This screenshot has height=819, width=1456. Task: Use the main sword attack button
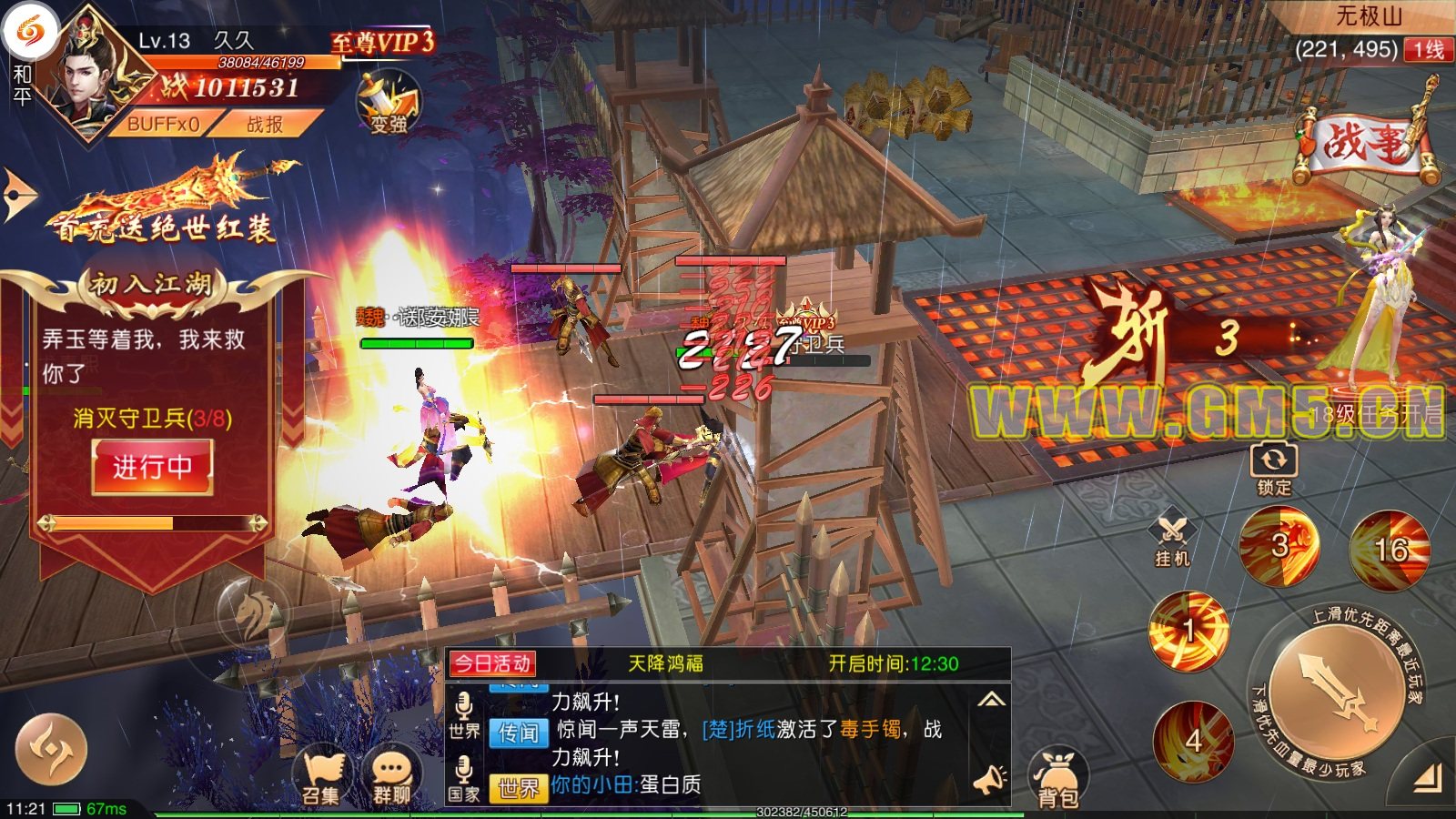point(1334,693)
